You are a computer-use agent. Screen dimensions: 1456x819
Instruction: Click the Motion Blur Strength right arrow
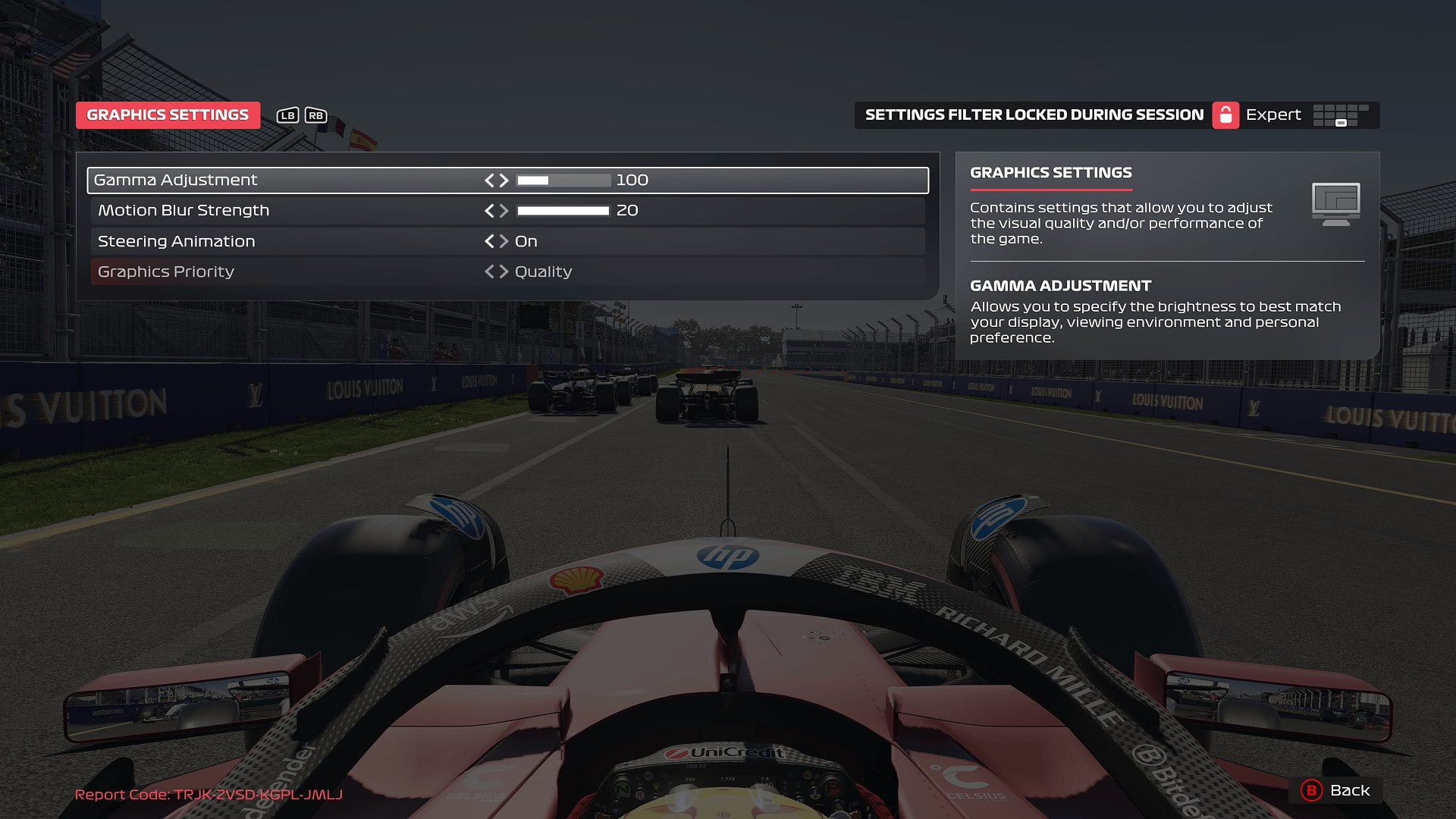click(x=504, y=211)
